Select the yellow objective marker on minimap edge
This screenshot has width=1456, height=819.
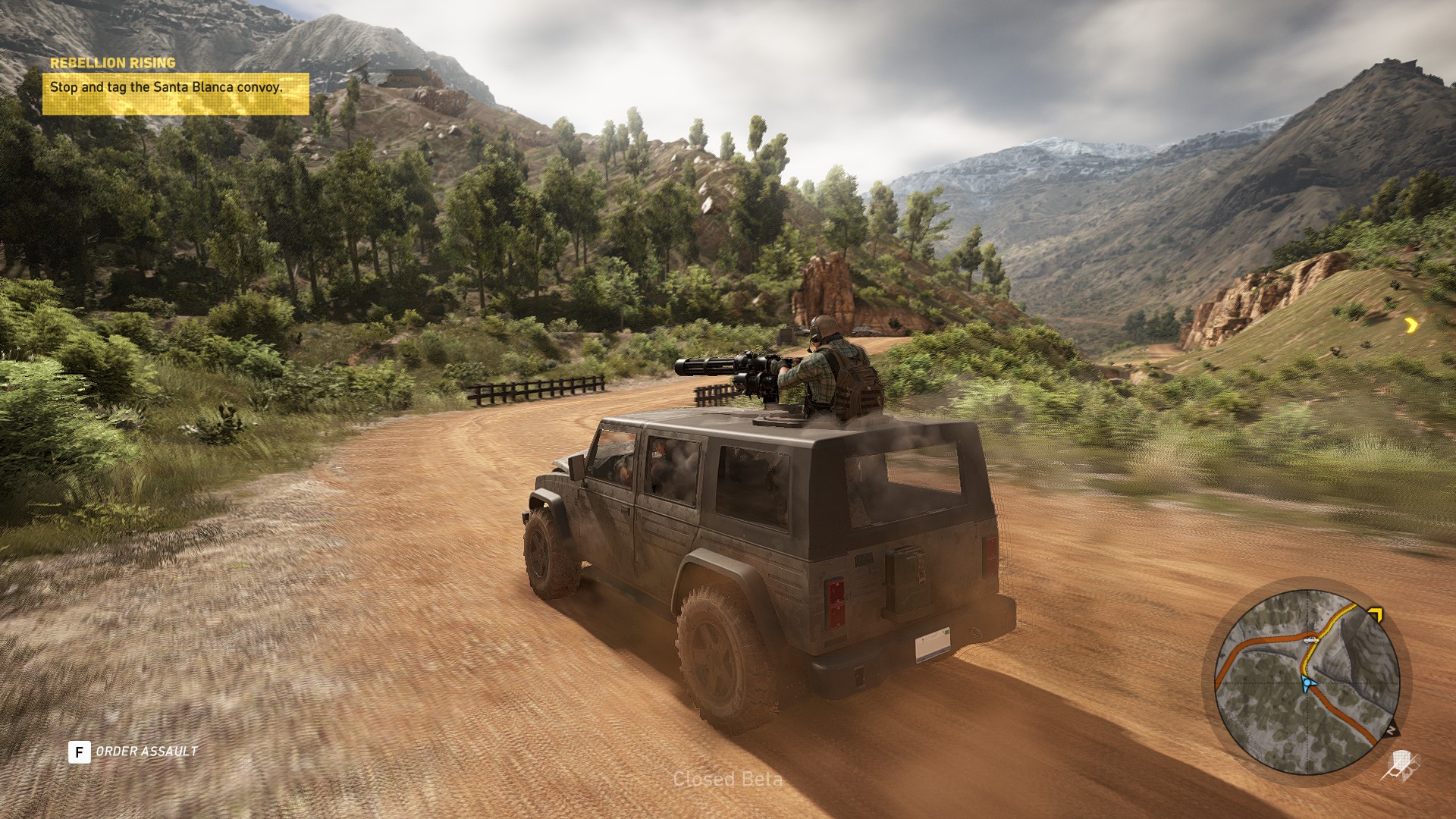(x=1376, y=613)
